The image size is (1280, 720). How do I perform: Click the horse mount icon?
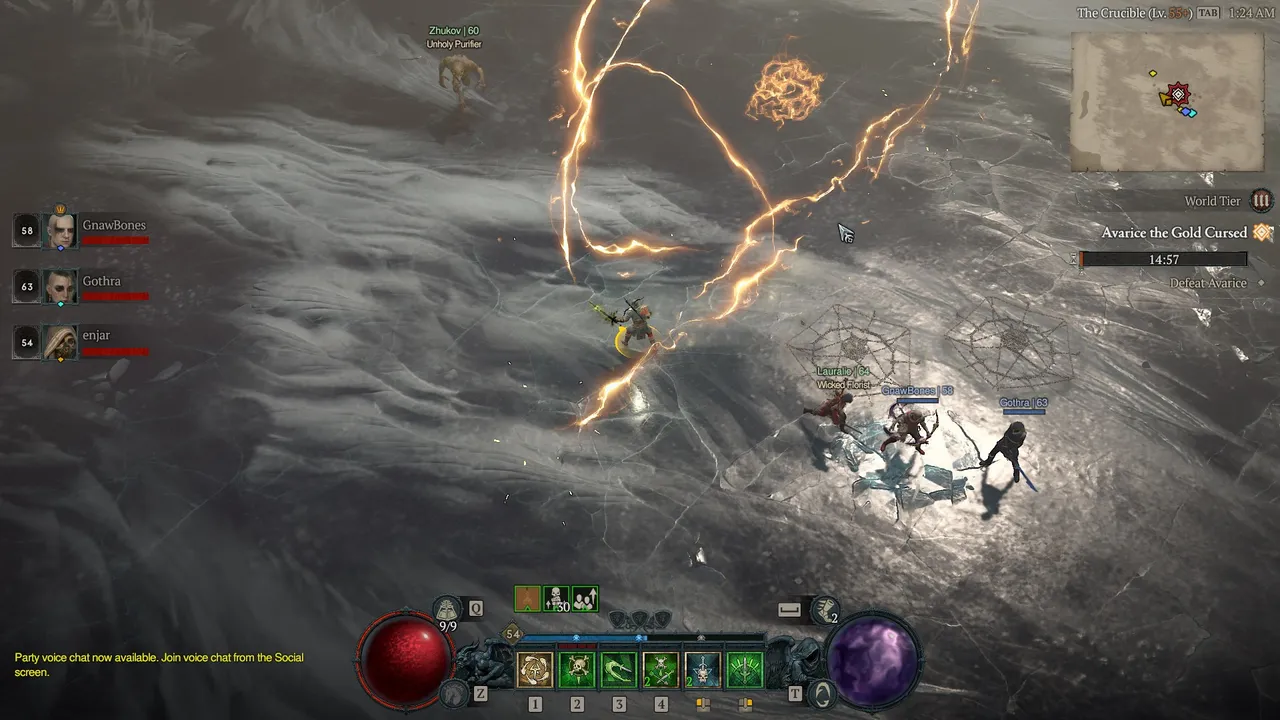(453, 693)
